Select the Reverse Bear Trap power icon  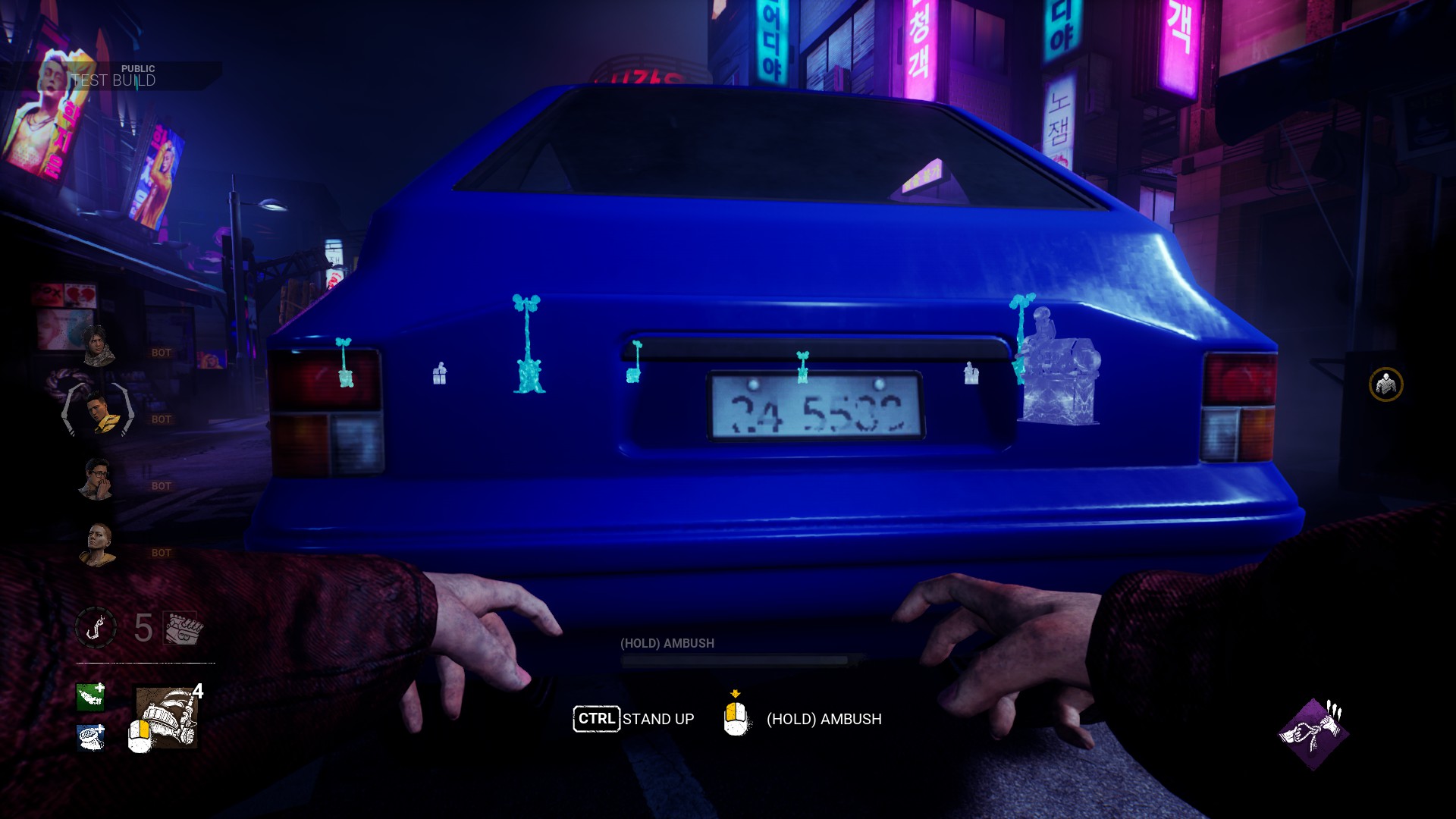167,717
